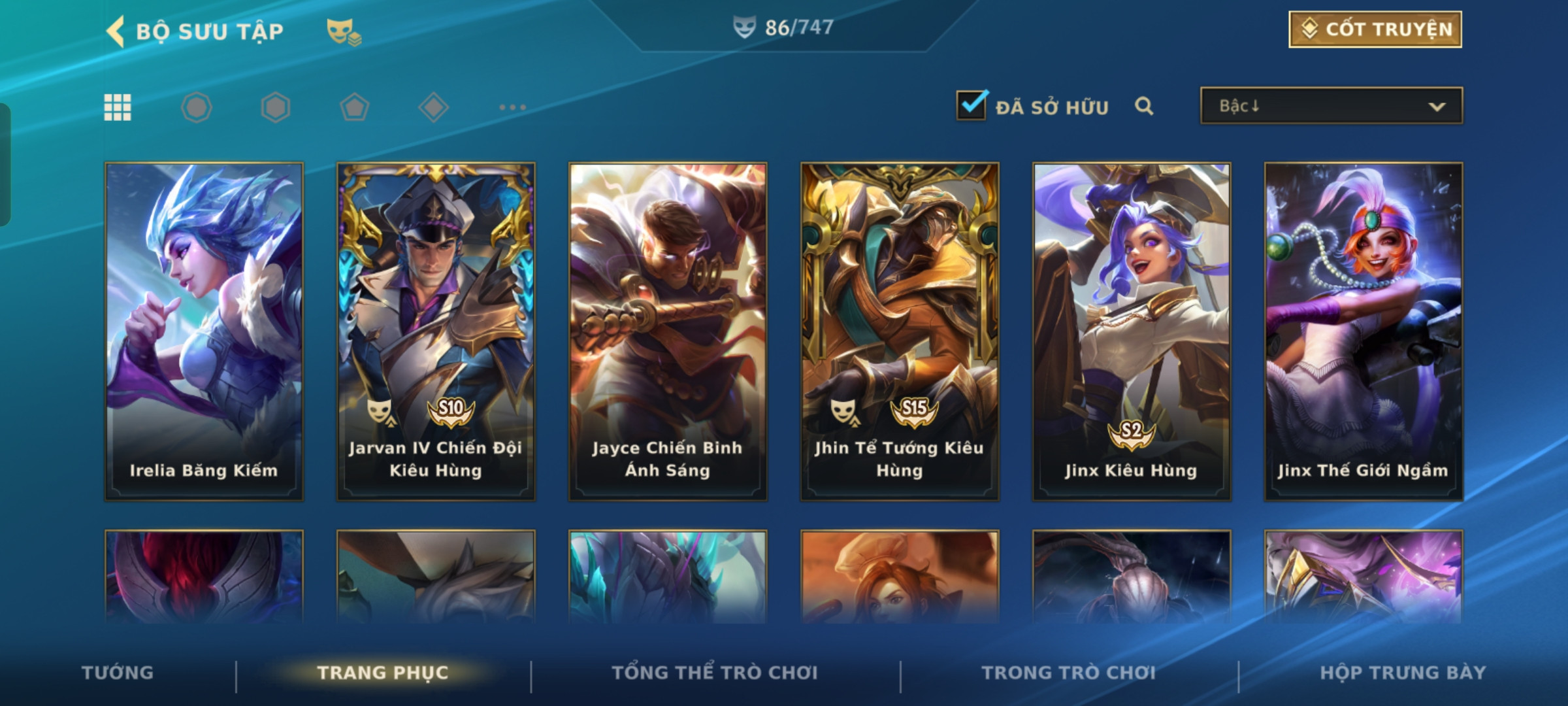Go back from Bộ Sưu Tập
Image resolution: width=1568 pixels, height=706 pixels.
116,31
